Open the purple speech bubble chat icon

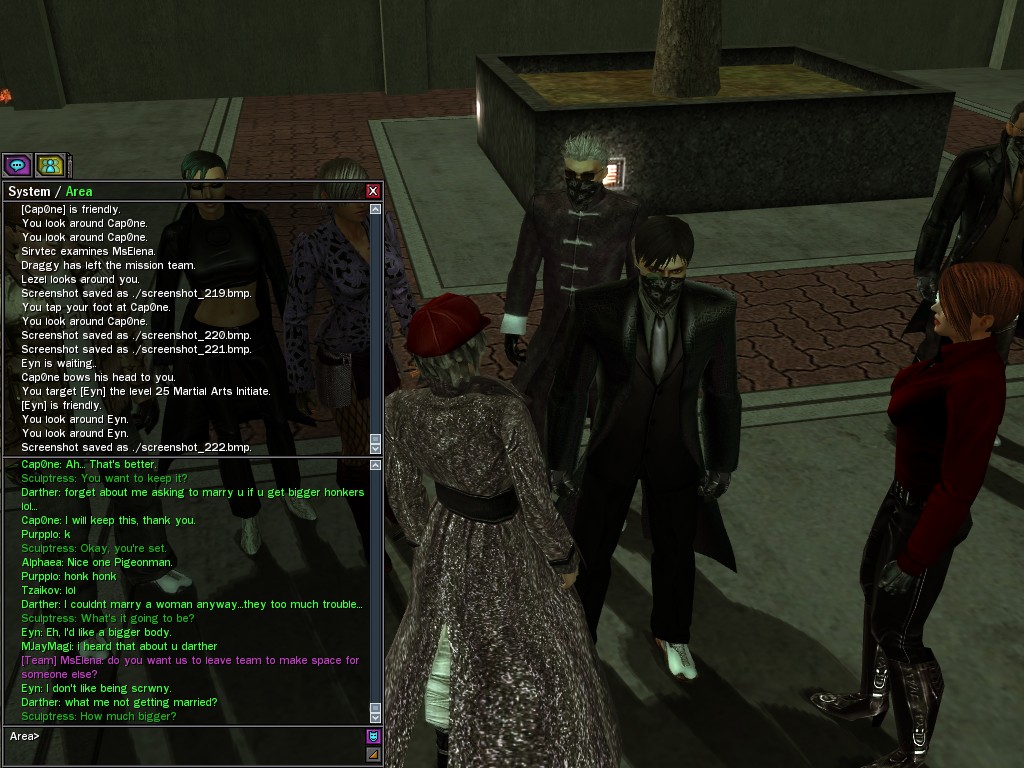coord(17,165)
